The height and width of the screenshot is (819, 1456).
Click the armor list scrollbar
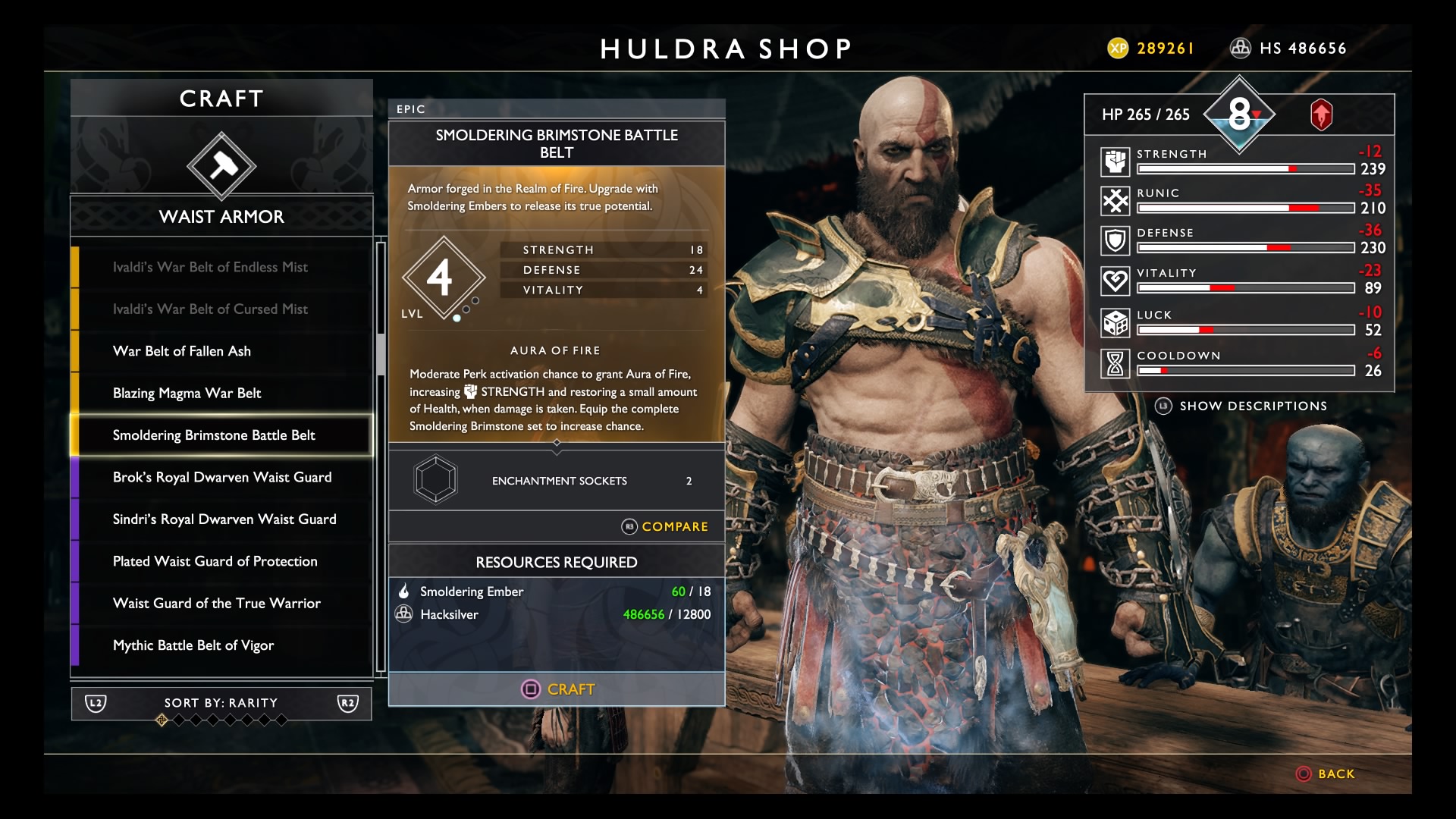(381, 354)
